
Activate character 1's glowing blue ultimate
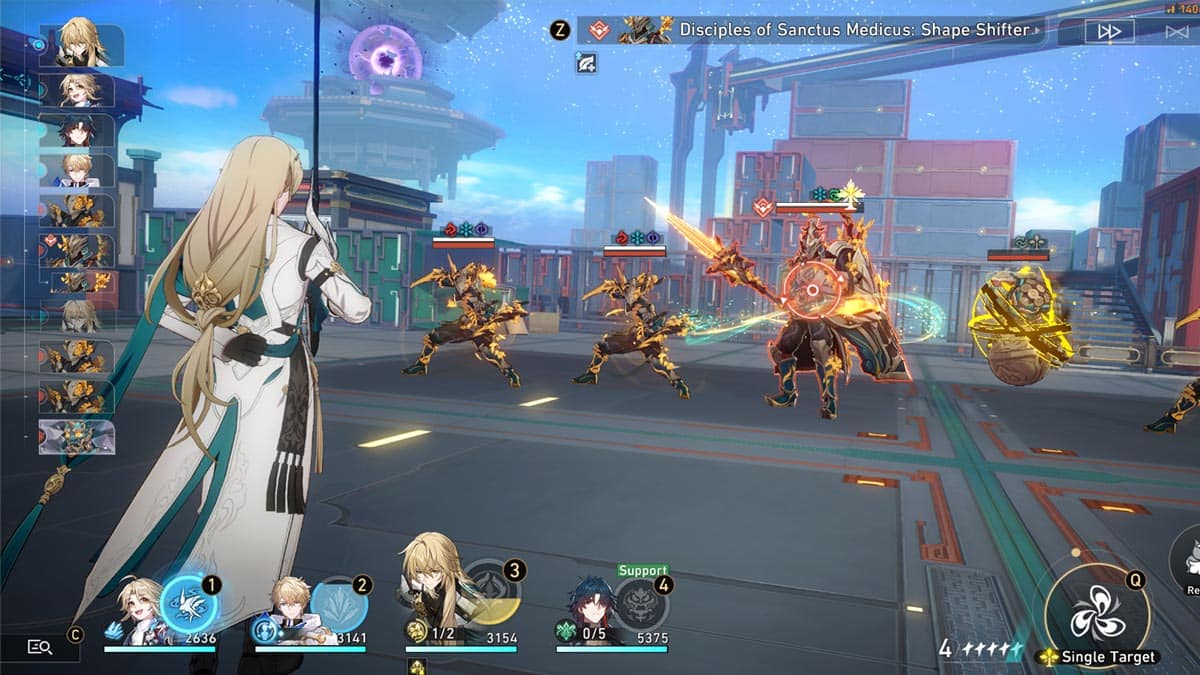(x=188, y=605)
